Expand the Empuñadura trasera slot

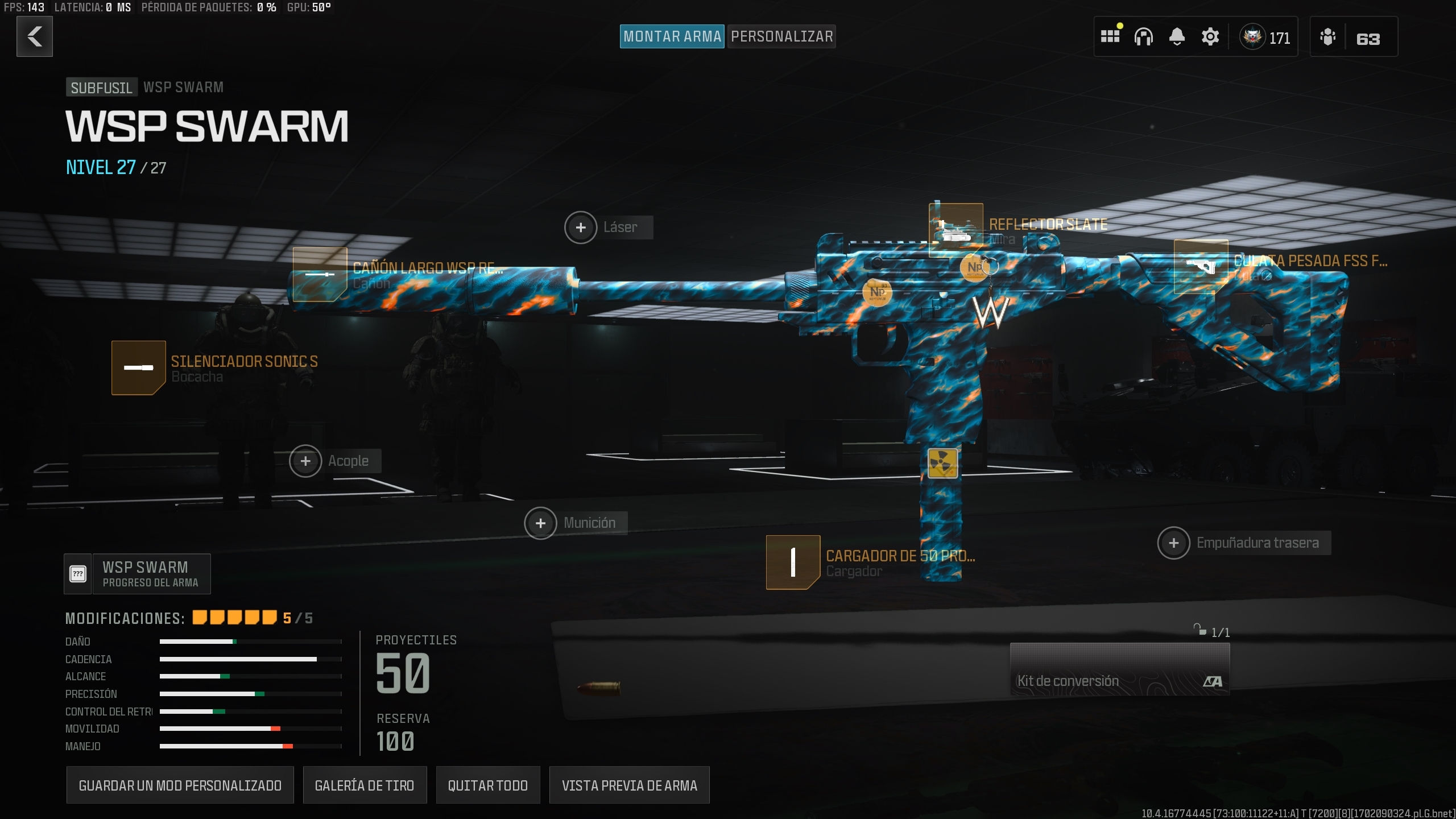1174,543
